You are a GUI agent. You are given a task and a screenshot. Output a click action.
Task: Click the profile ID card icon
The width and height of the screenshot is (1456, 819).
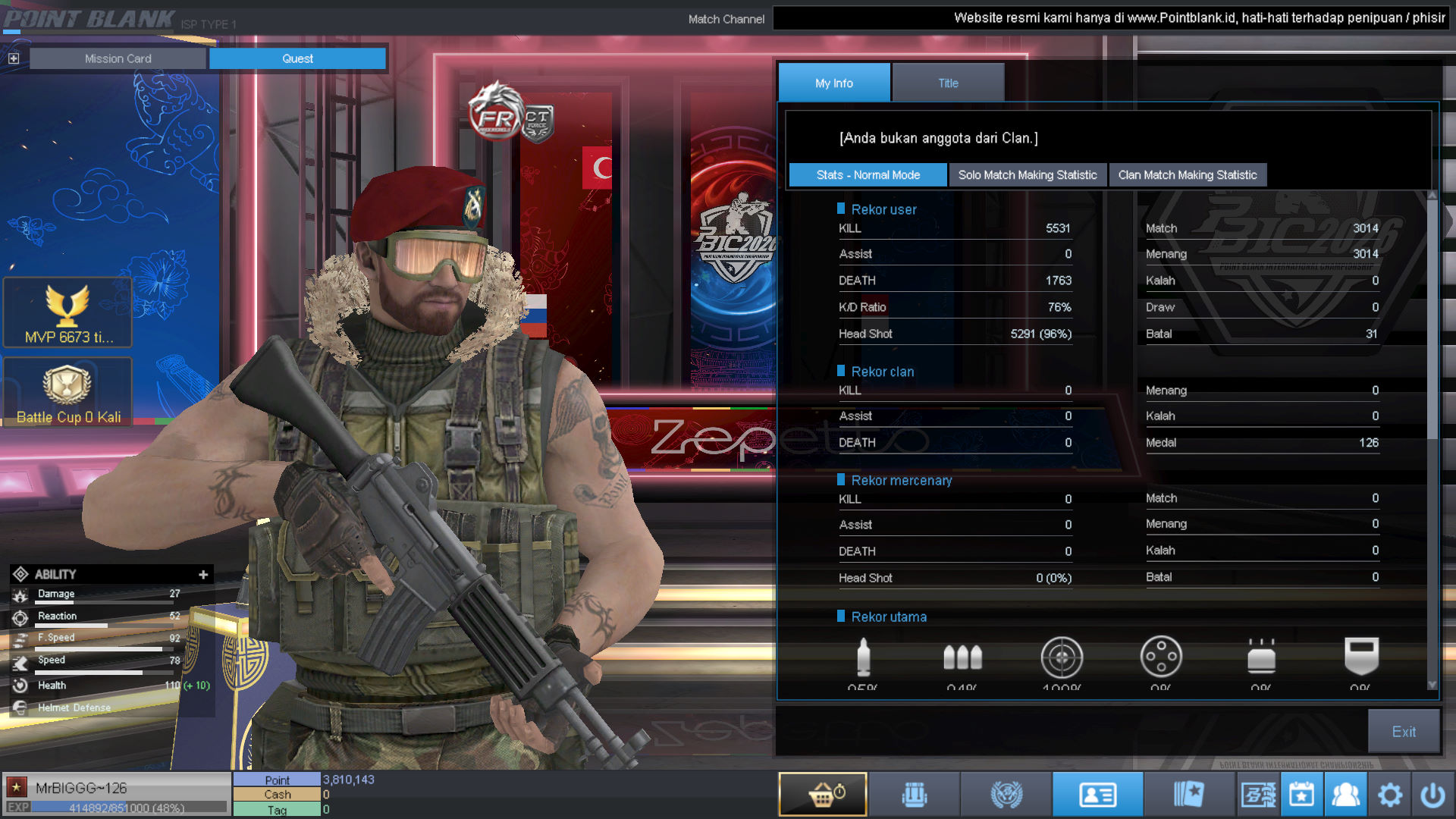click(x=1097, y=795)
